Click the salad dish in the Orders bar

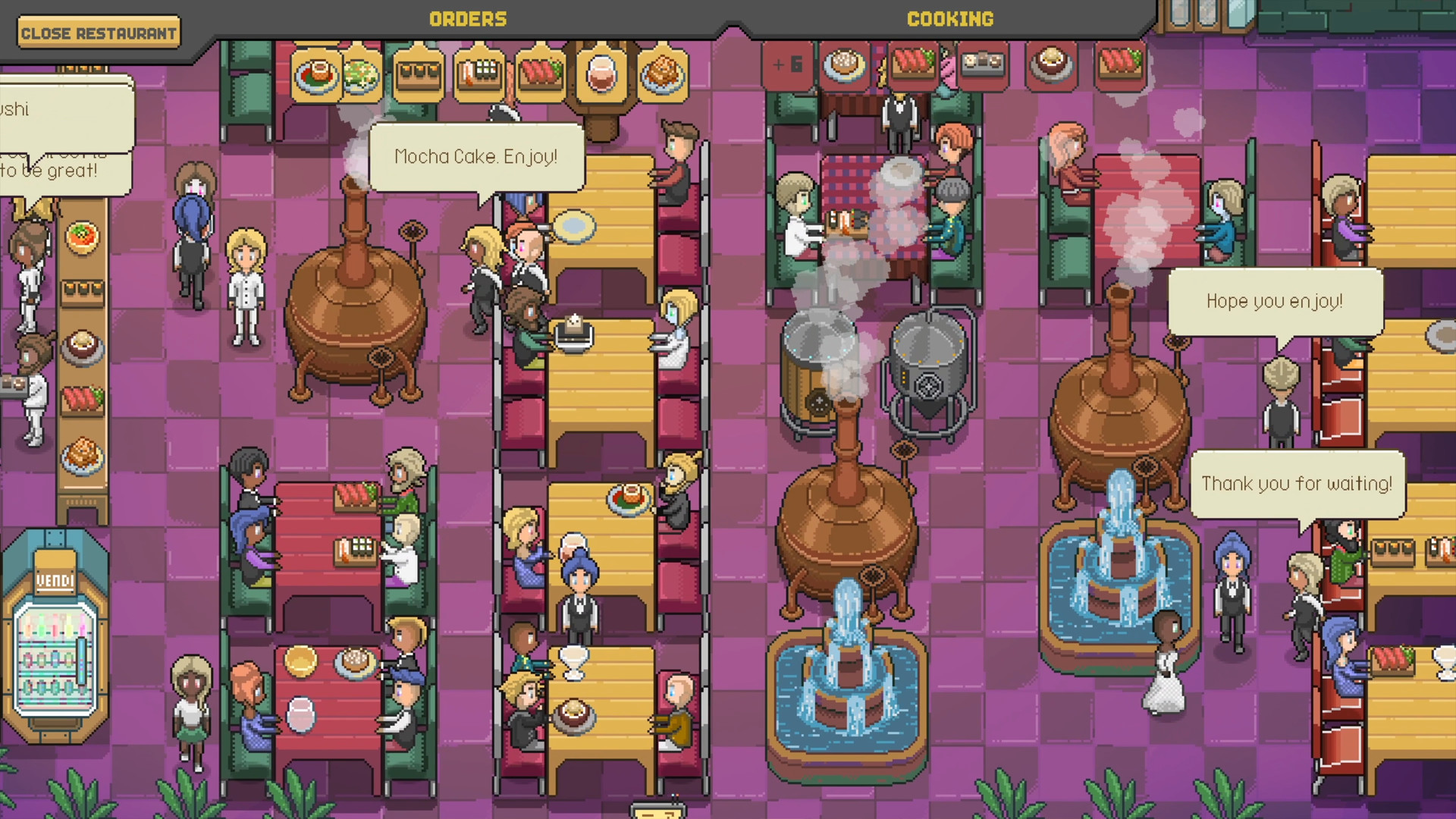click(x=362, y=74)
